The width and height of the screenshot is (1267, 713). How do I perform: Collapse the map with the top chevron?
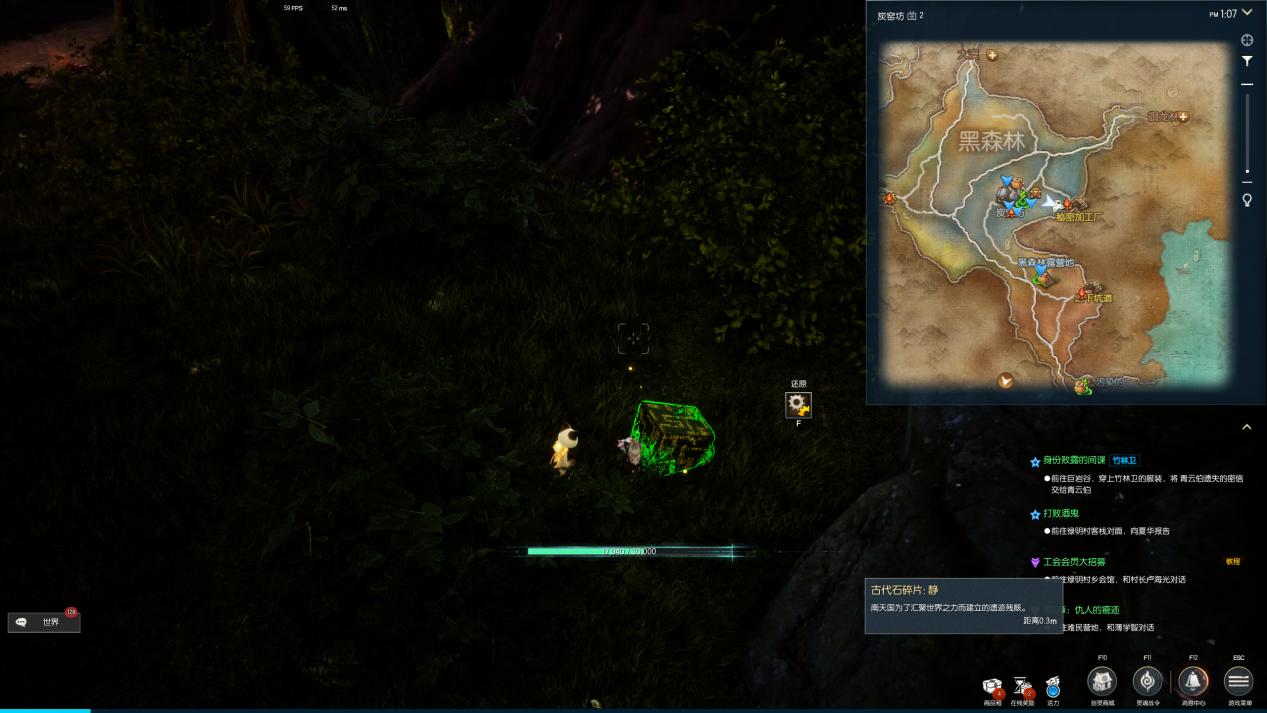pyautogui.click(x=1246, y=15)
